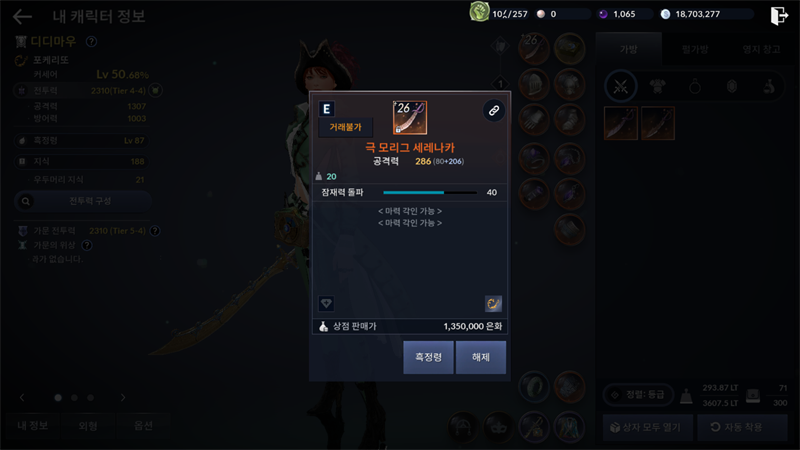
Task: Show the 영지 창고 tab
Action: pos(760,48)
